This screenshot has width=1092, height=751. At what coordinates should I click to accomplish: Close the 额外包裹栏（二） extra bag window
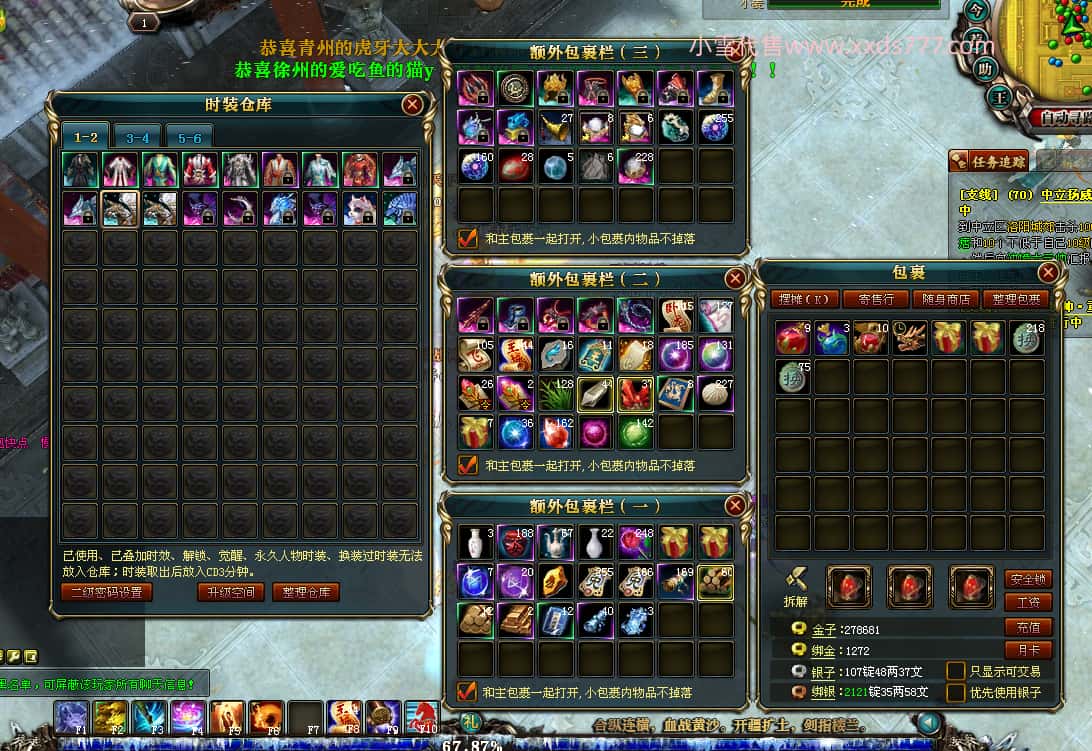(735, 279)
